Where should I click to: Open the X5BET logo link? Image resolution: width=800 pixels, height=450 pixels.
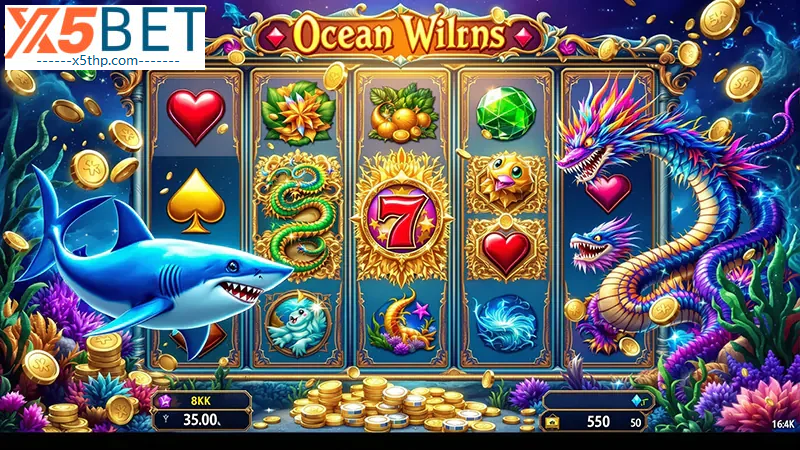pos(104,37)
